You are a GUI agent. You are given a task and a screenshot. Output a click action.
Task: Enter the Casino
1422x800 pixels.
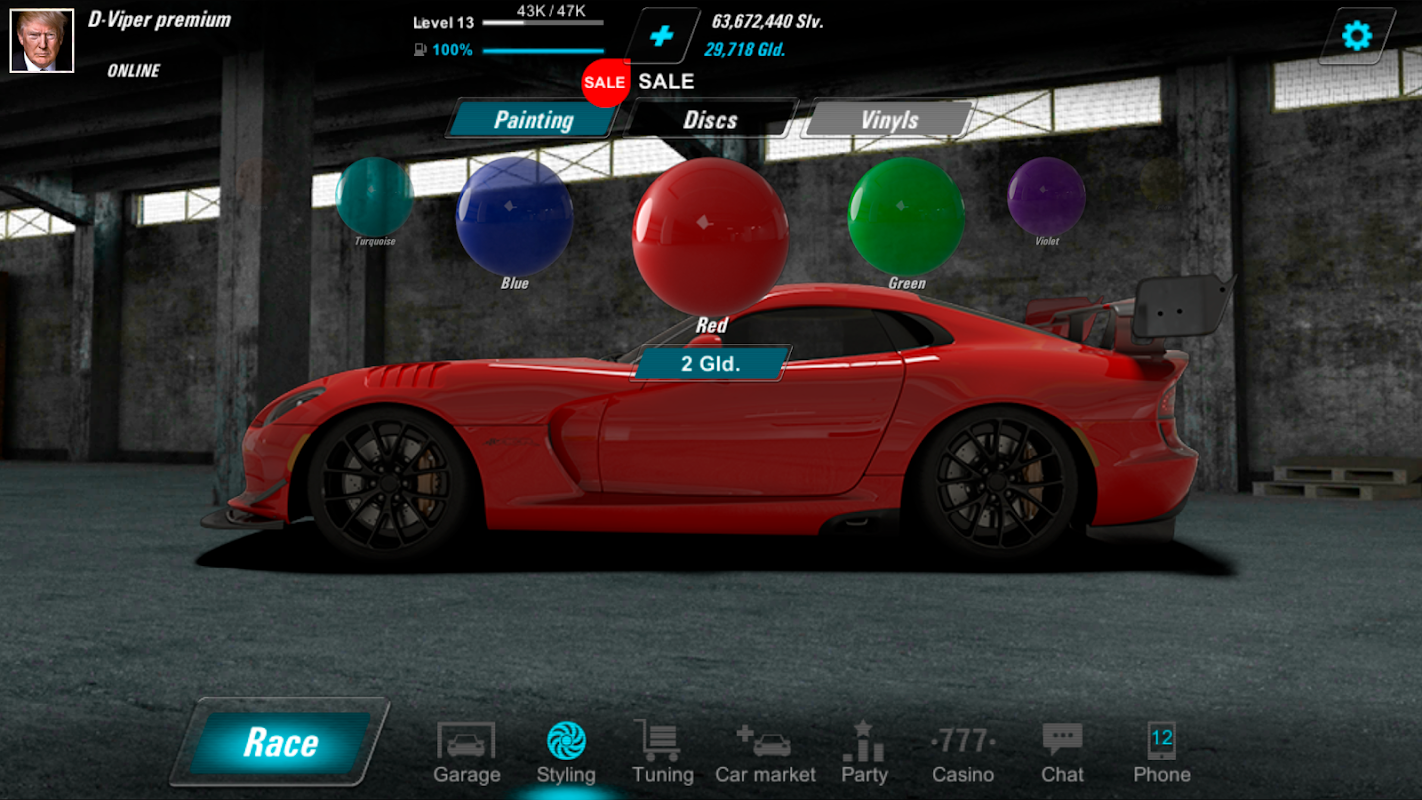(963, 753)
